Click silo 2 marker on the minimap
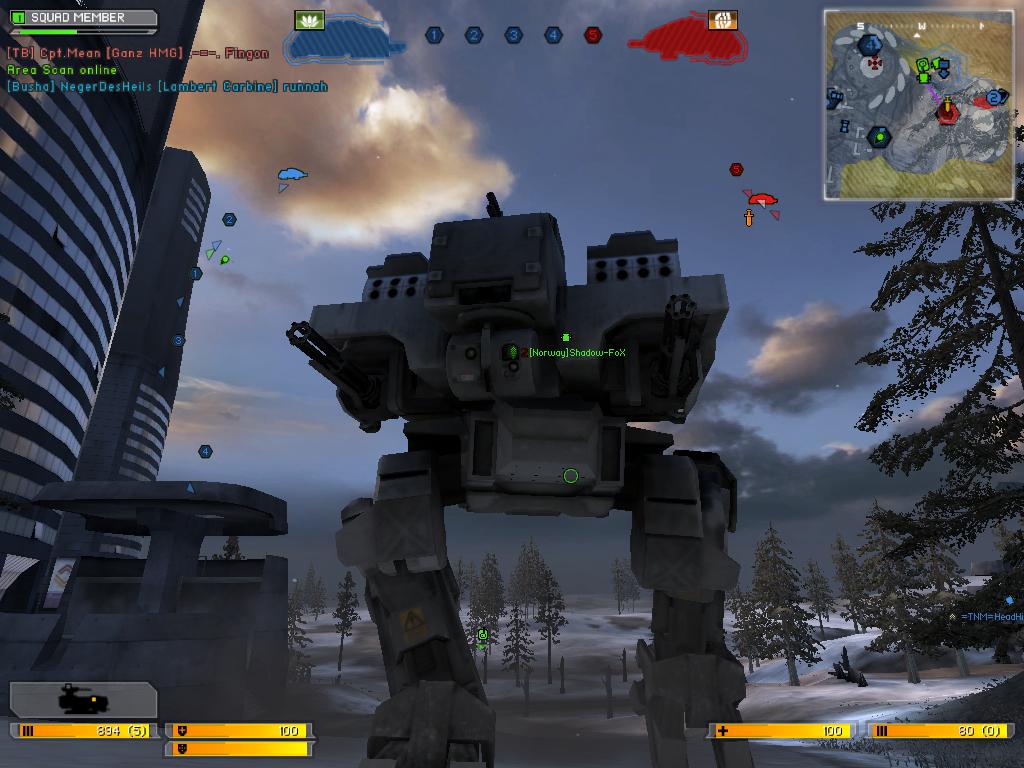Image resolution: width=1024 pixels, height=768 pixels. [x=995, y=97]
